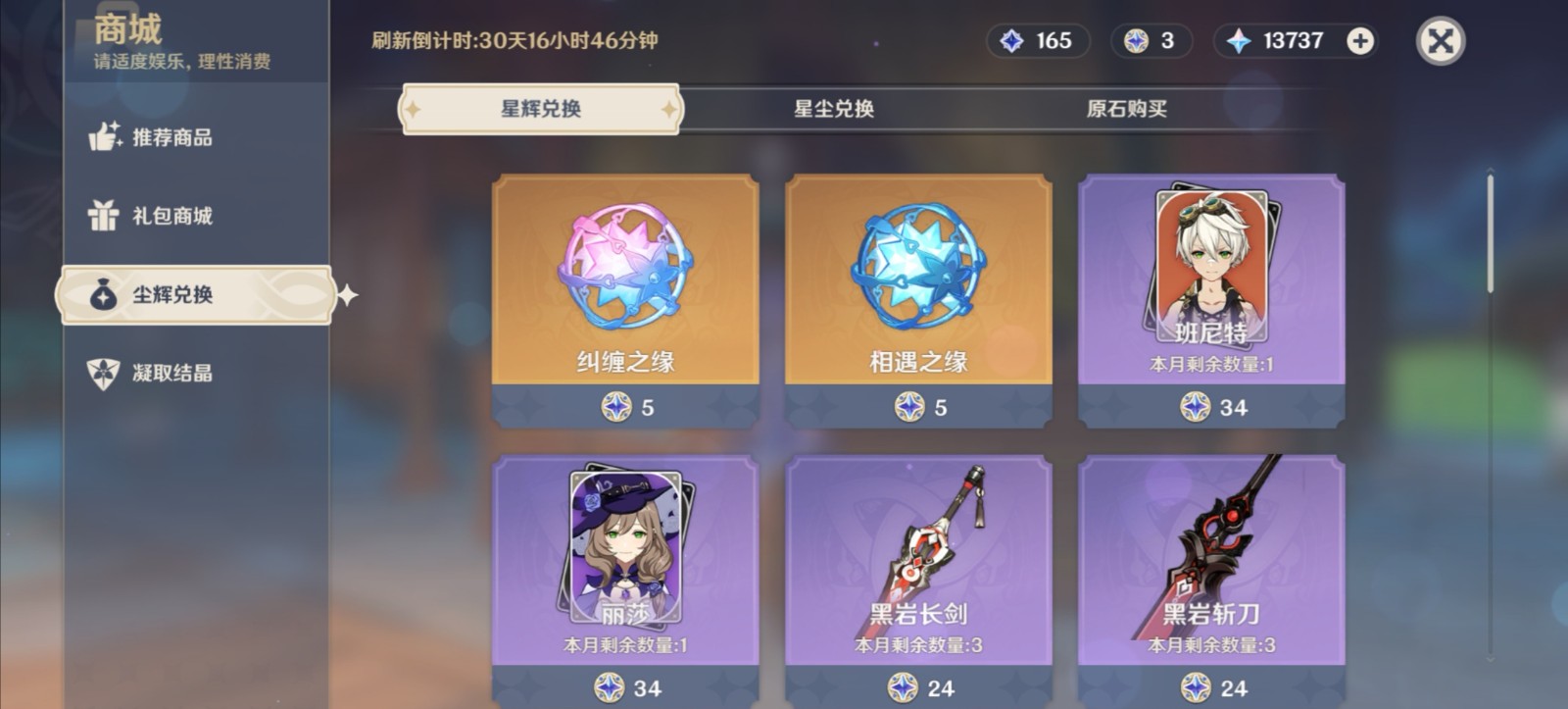Click the refresh countdown timer text

click(x=510, y=41)
